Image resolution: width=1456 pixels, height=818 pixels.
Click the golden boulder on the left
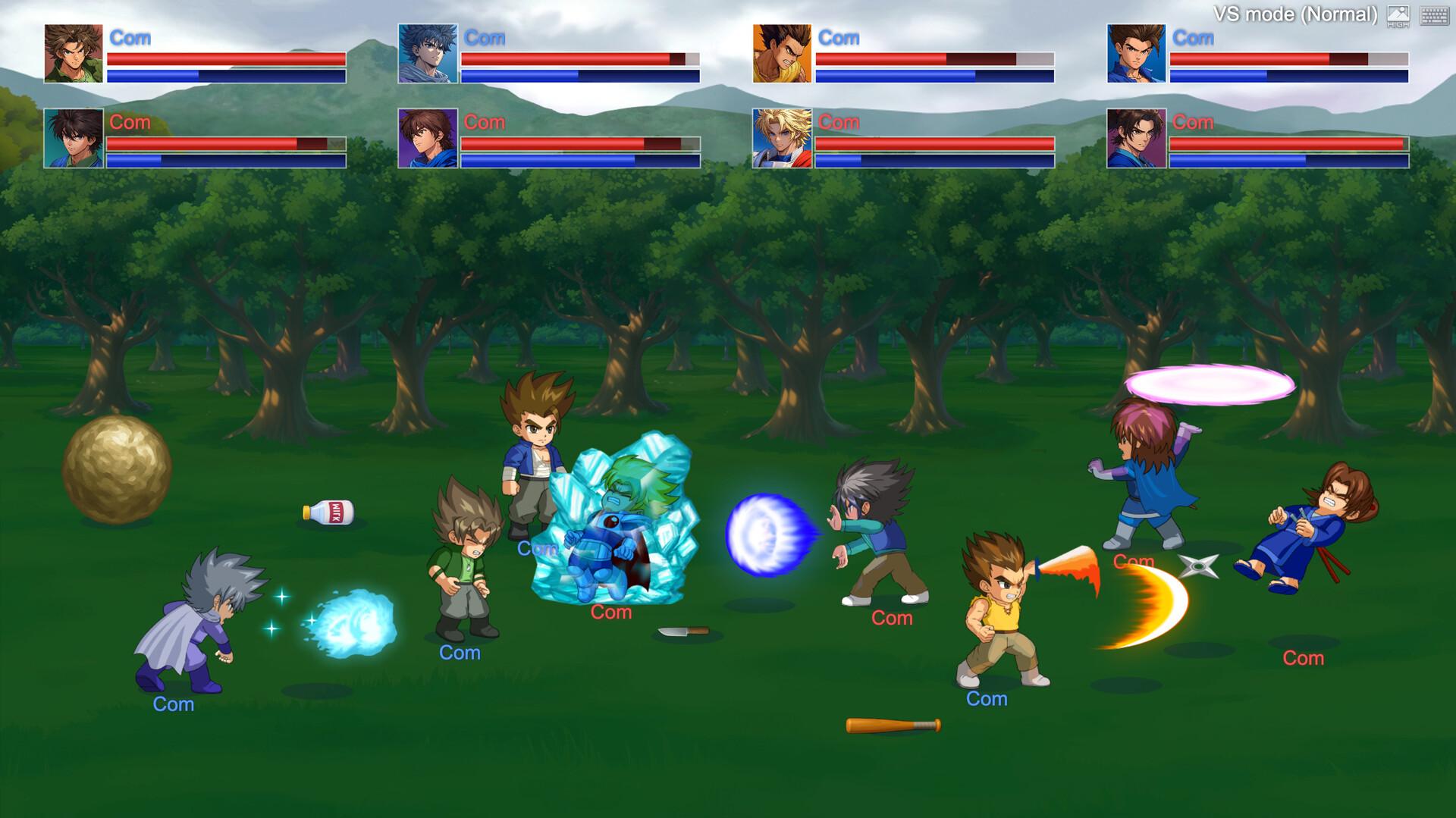tap(116, 471)
